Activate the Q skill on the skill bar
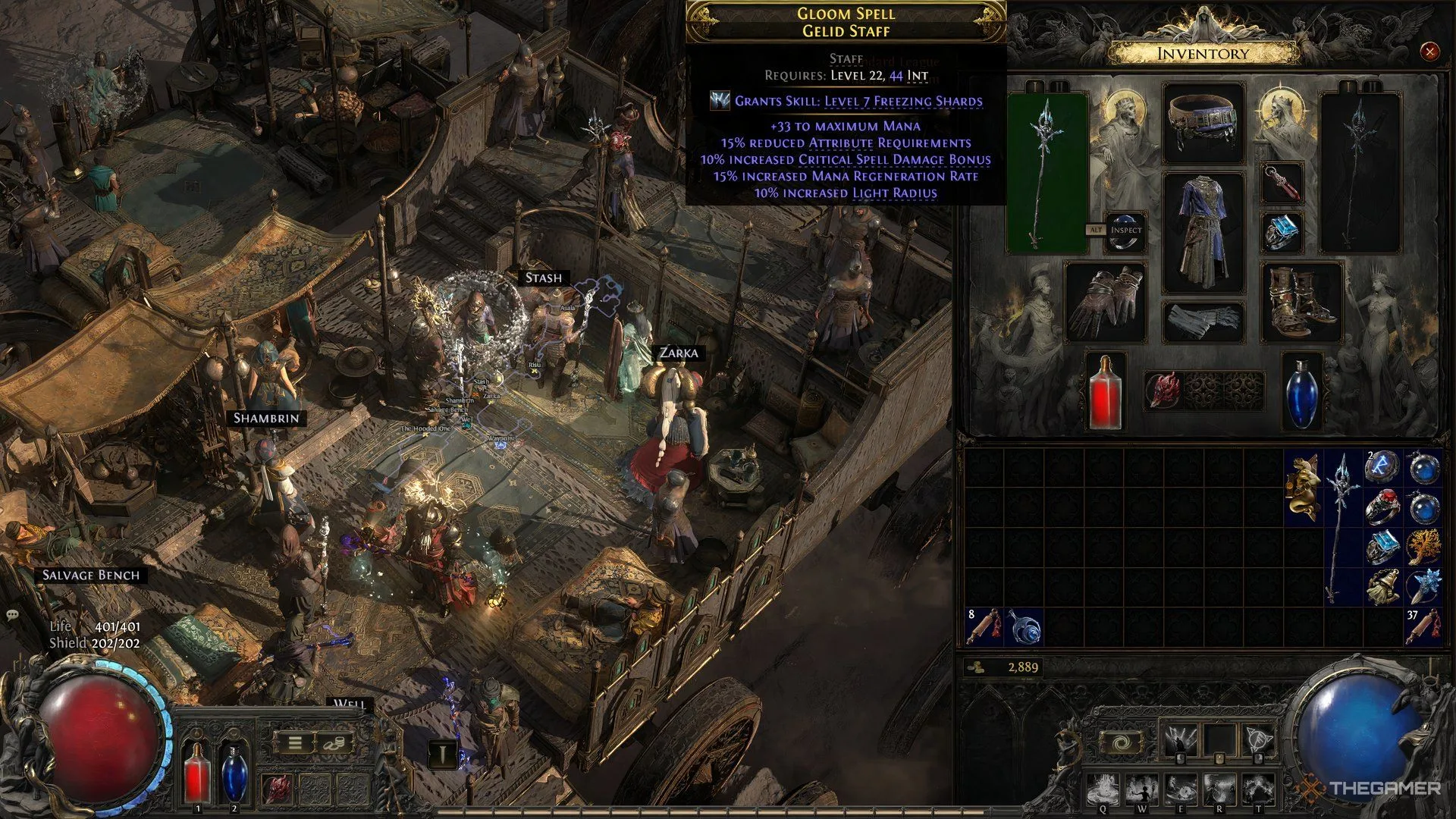Screen dimensions: 1456x819 (x=1103, y=790)
